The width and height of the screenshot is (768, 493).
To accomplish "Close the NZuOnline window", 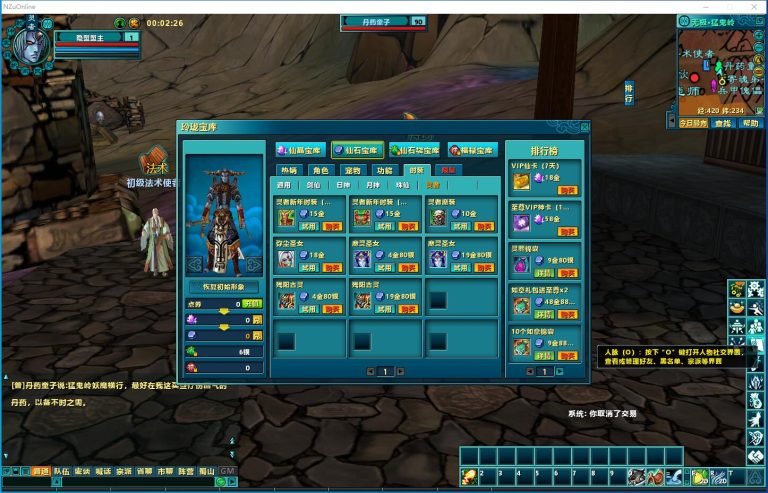I will [x=755, y=6].
